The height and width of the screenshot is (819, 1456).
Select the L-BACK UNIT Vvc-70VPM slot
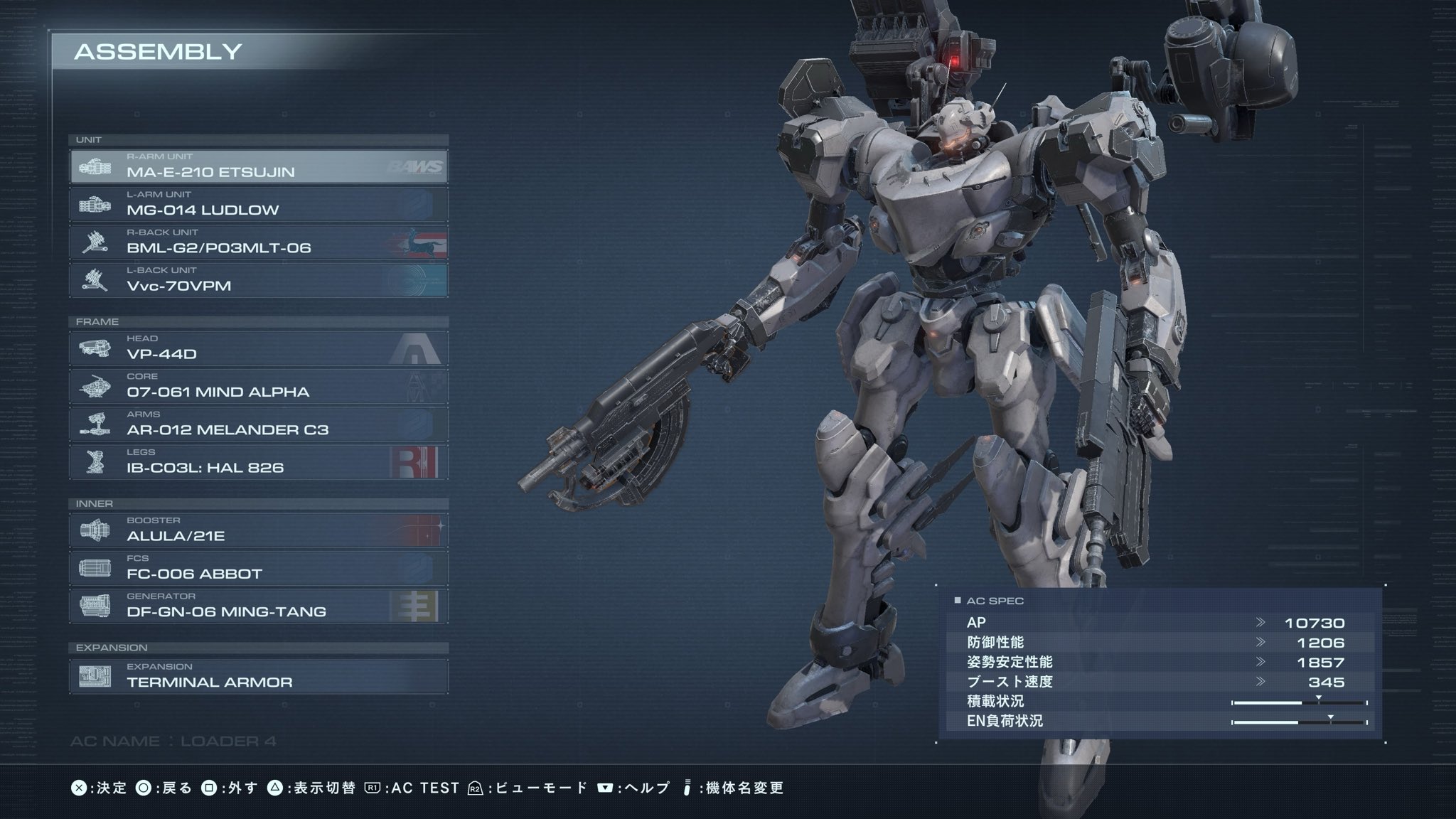(259, 280)
